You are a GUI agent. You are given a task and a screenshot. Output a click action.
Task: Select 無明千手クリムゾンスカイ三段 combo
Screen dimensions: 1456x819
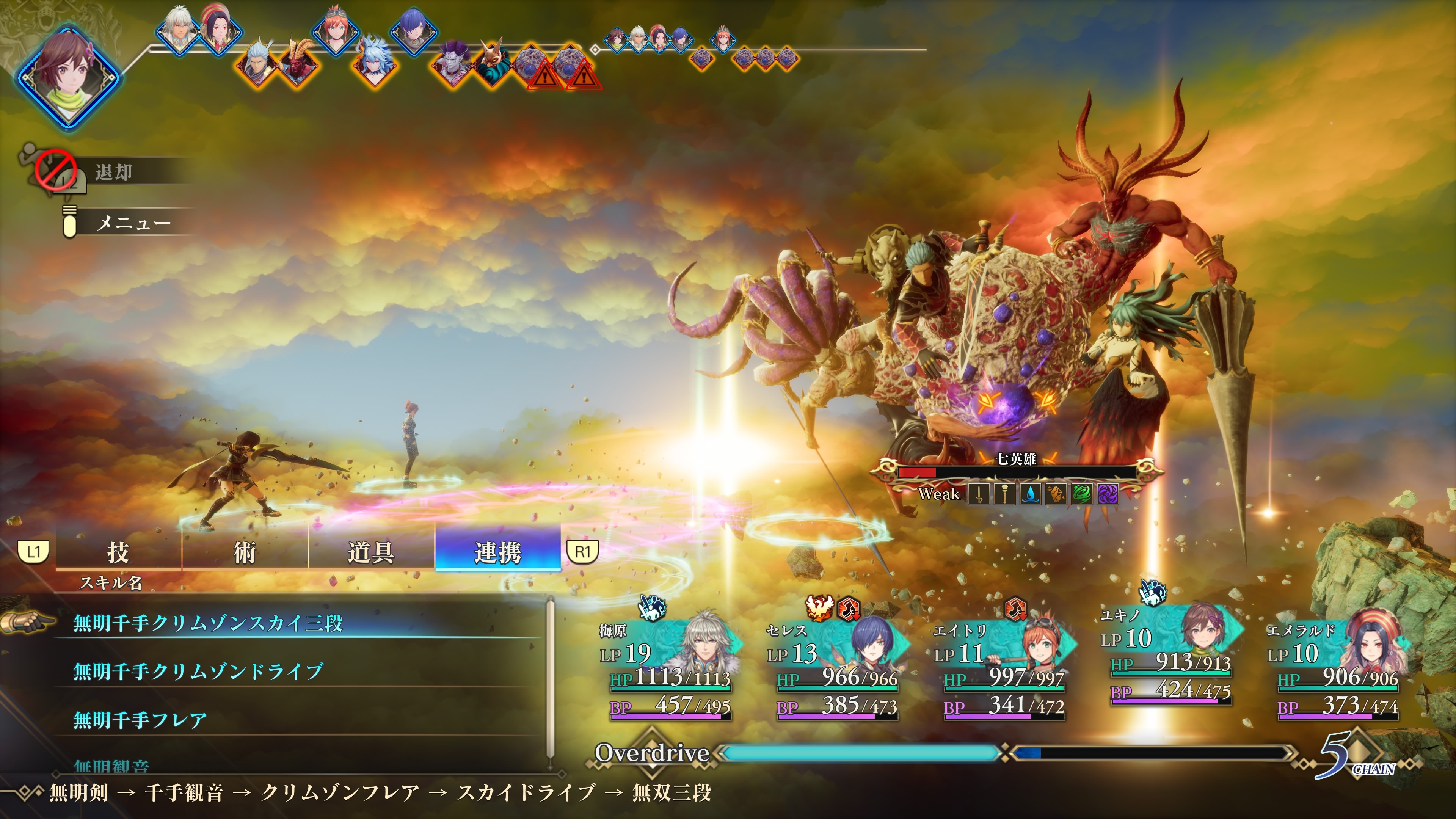click(x=208, y=623)
